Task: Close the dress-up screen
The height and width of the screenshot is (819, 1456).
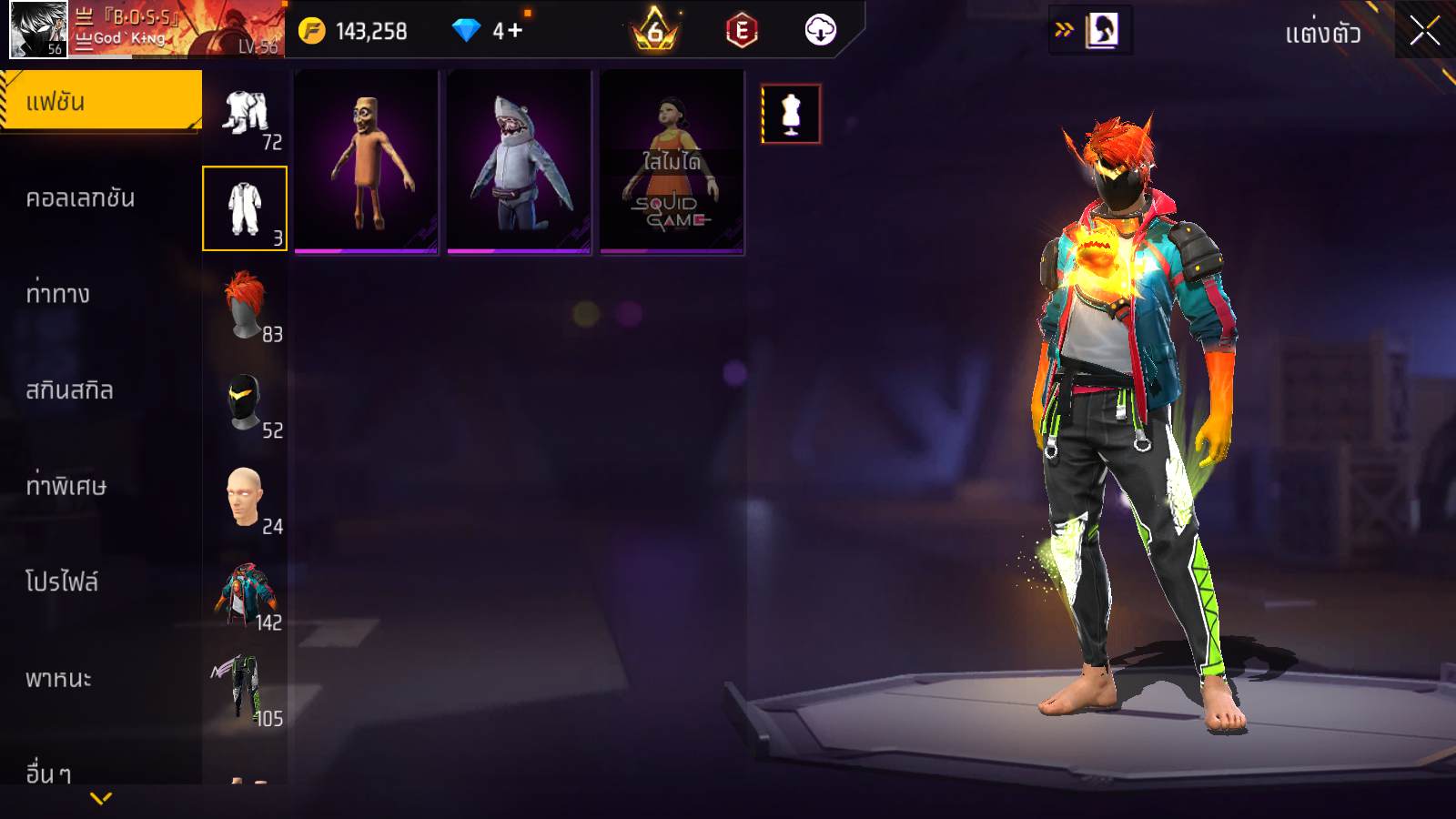Action: [x=1425, y=31]
